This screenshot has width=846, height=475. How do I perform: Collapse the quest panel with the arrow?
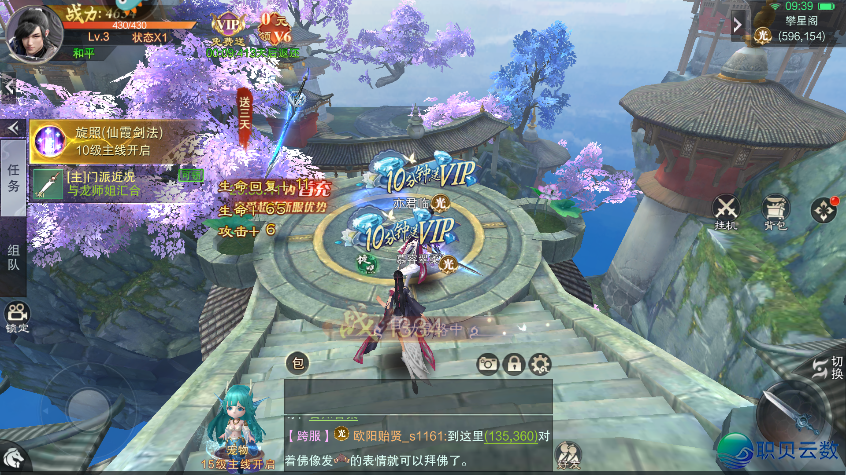[14, 129]
